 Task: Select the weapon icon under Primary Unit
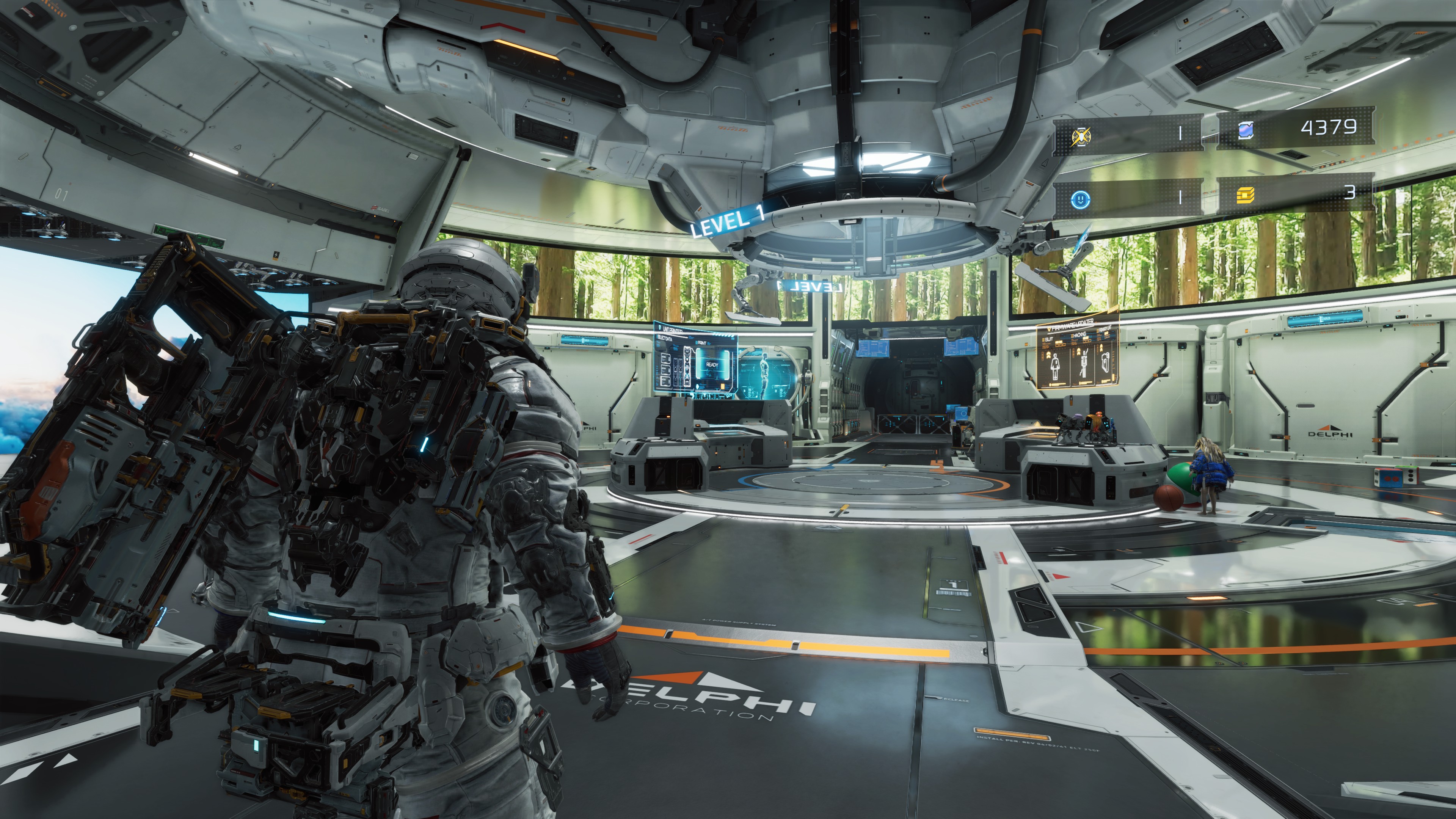[x=1106, y=363]
